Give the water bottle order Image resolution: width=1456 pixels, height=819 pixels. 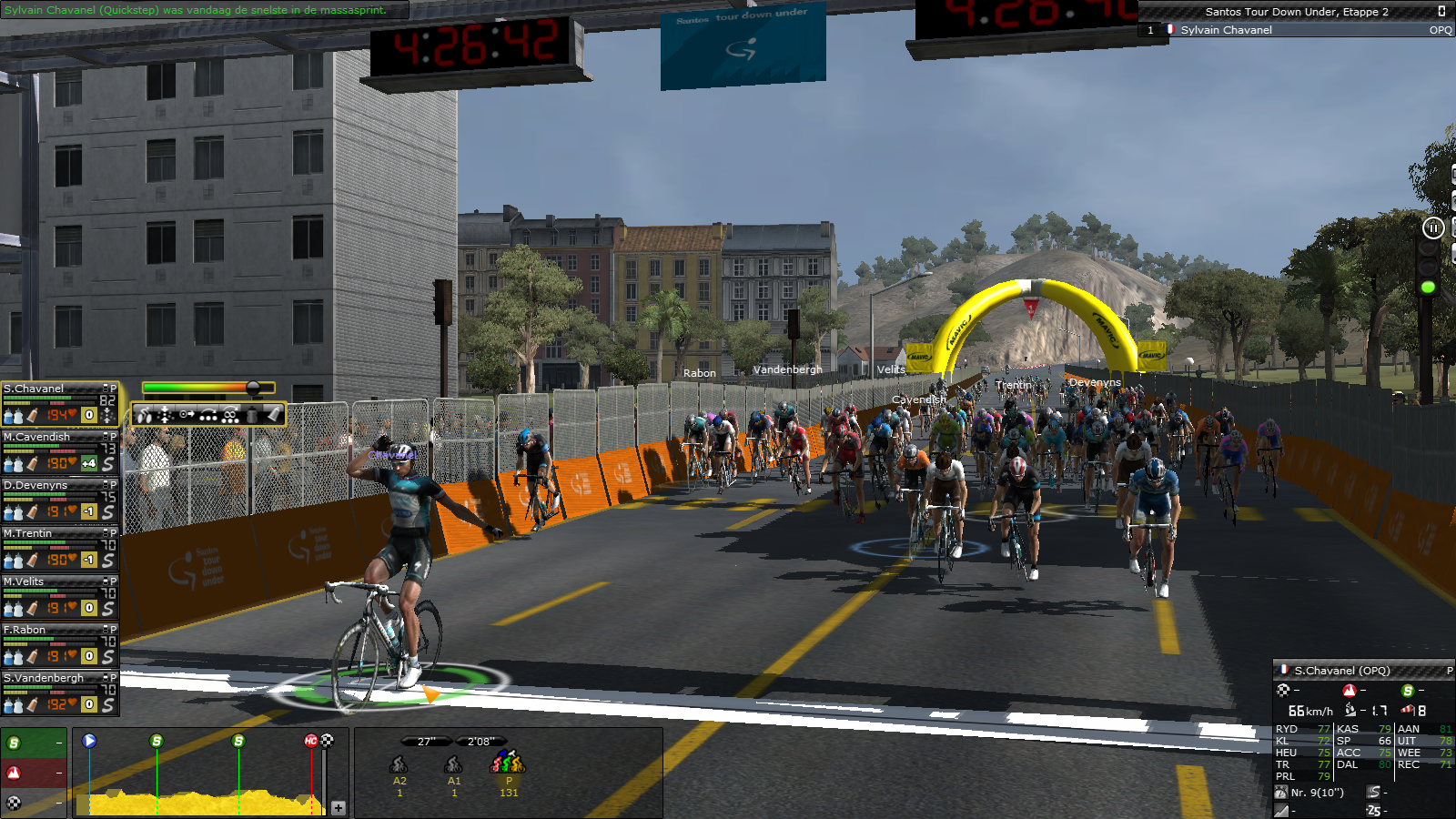tap(251, 416)
